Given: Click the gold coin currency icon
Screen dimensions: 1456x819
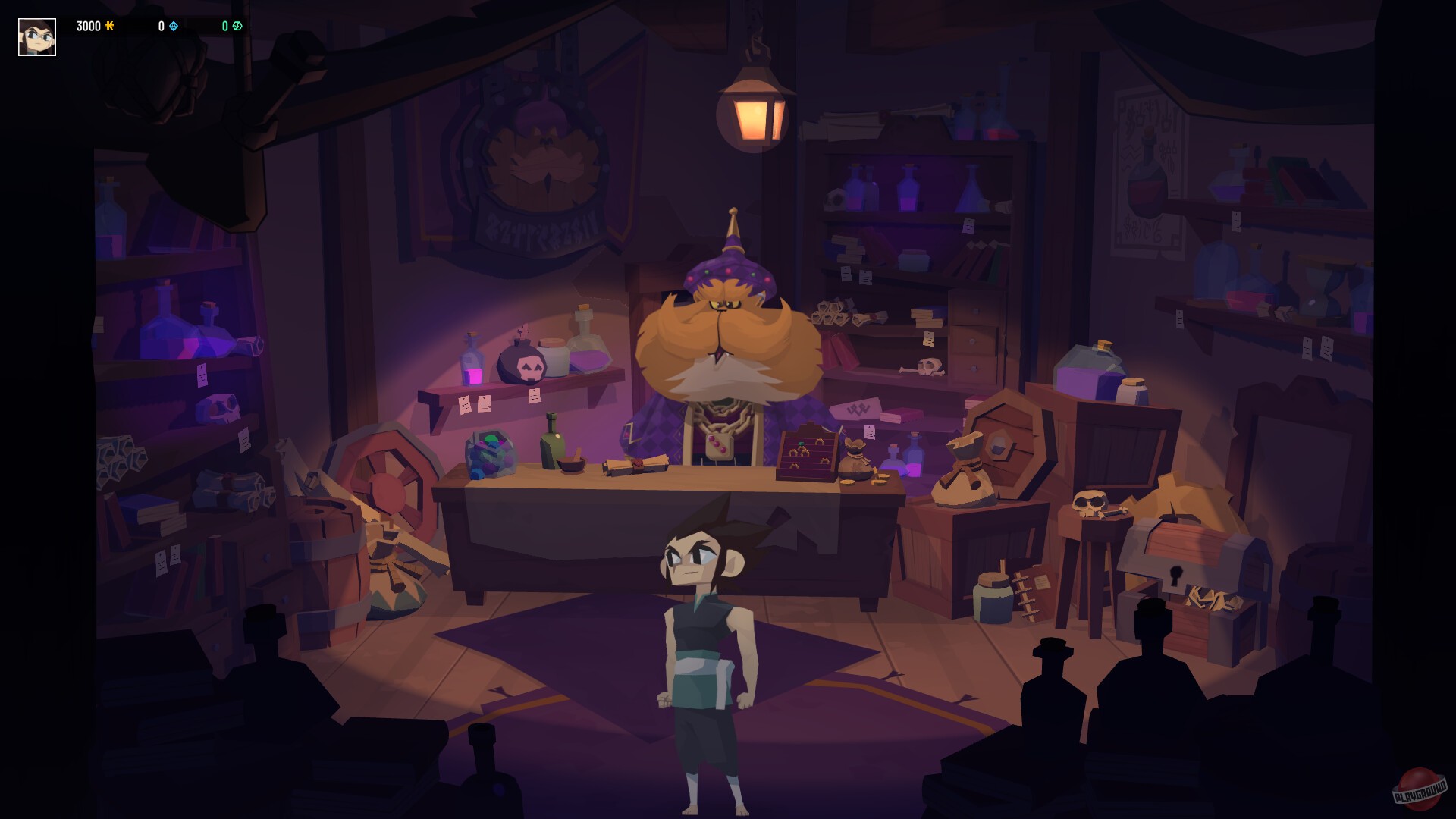Looking at the screenshot, I should pyautogui.click(x=109, y=26).
